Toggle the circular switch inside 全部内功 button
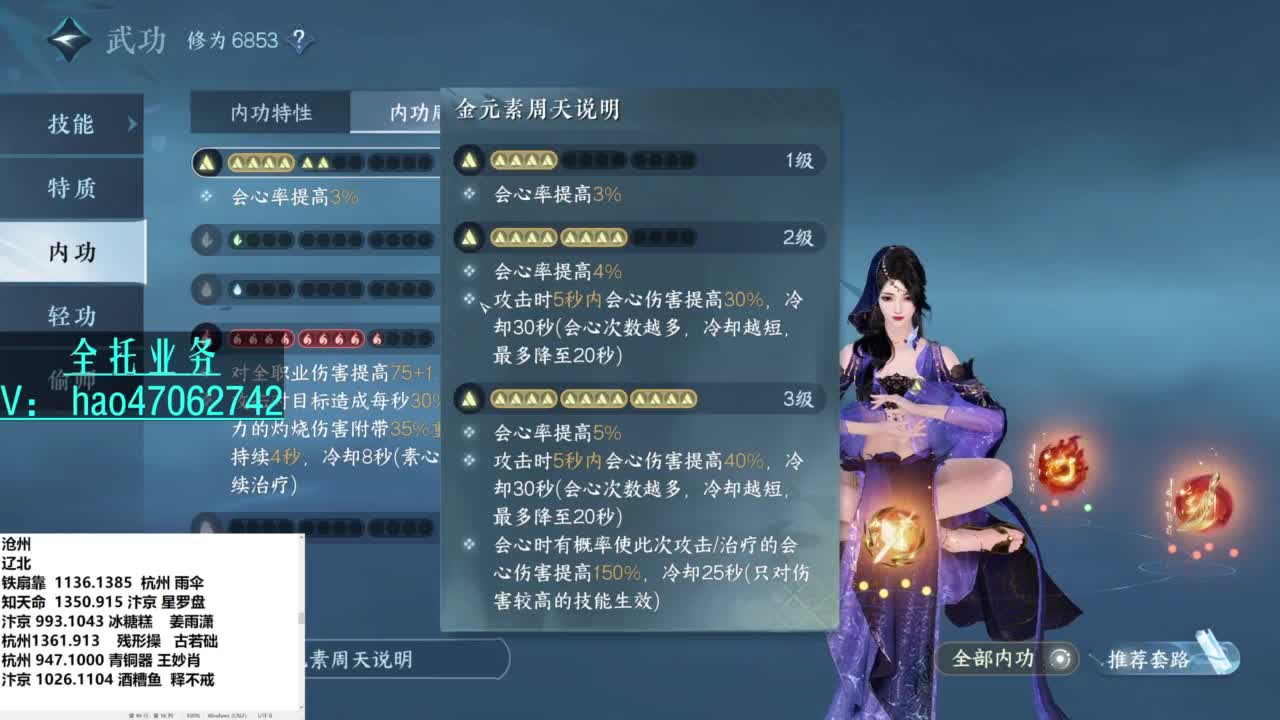1280x720 pixels. coord(1062,659)
